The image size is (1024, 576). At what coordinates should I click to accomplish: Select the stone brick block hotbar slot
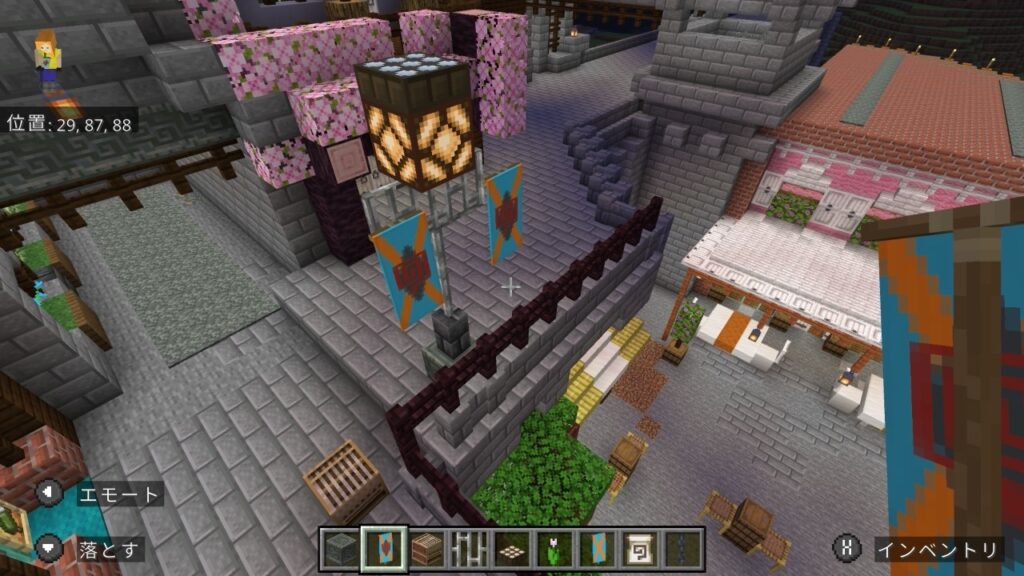[340, 549]
